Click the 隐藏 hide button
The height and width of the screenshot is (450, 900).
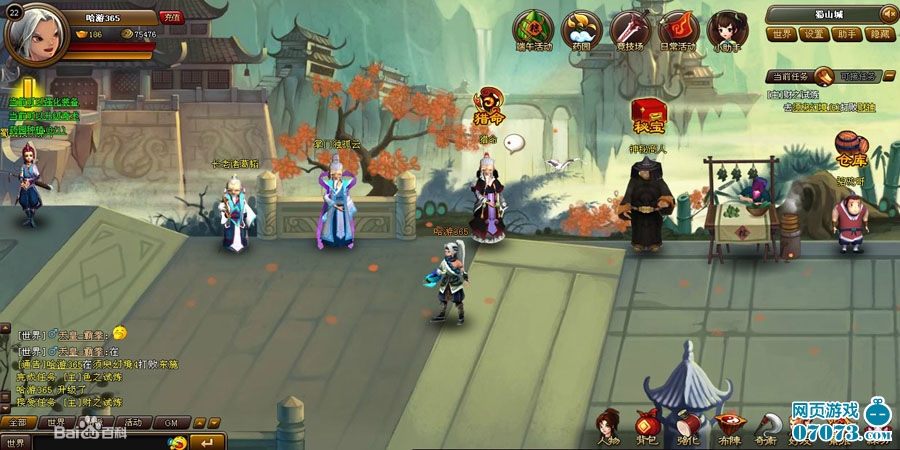pyautogui.click(x=878, y=33)
